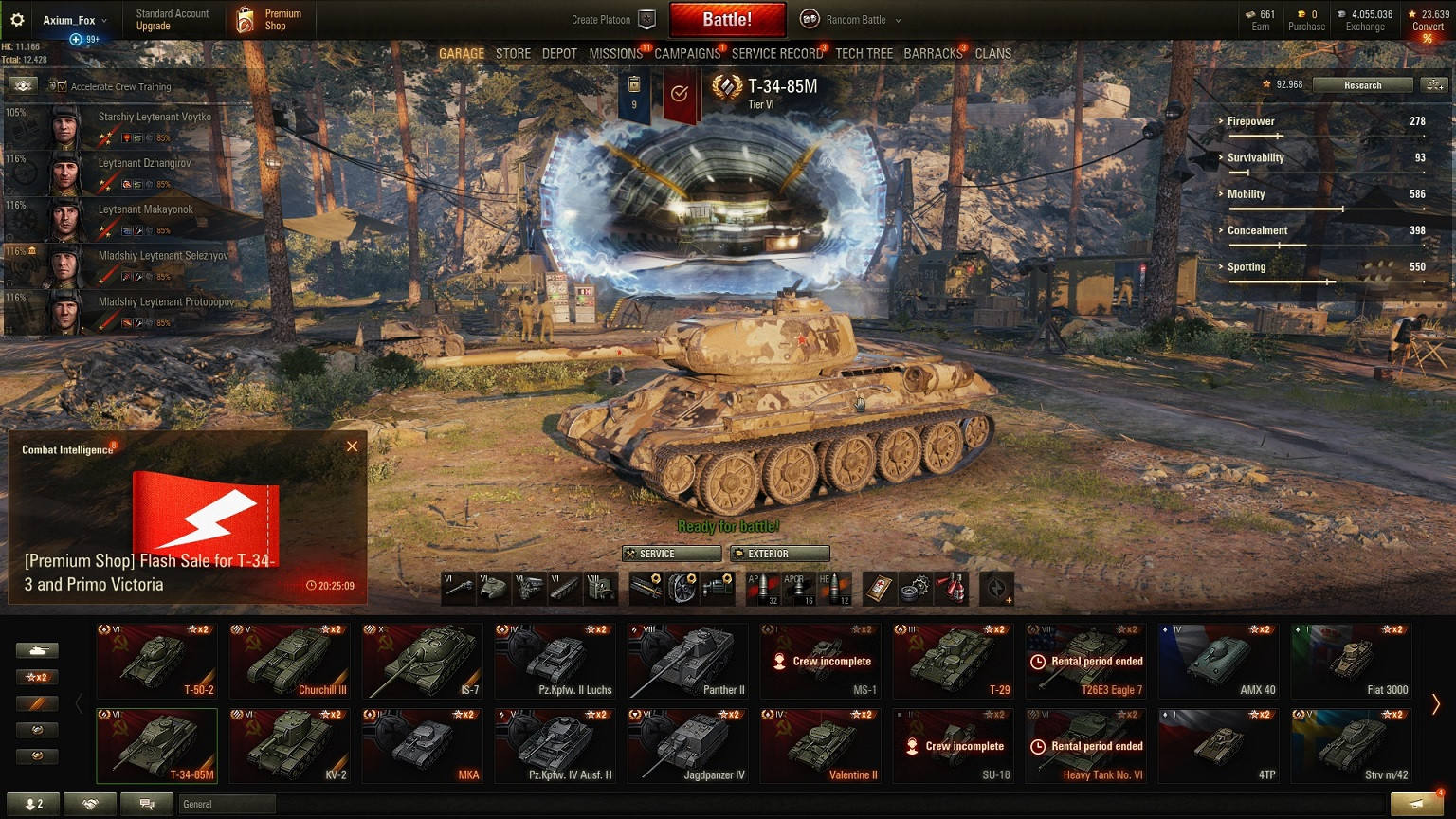The width and height of the screenshot is (1456, 819).
Task: Open the EXTERIOR customization
Action: [x=779, y=554]
